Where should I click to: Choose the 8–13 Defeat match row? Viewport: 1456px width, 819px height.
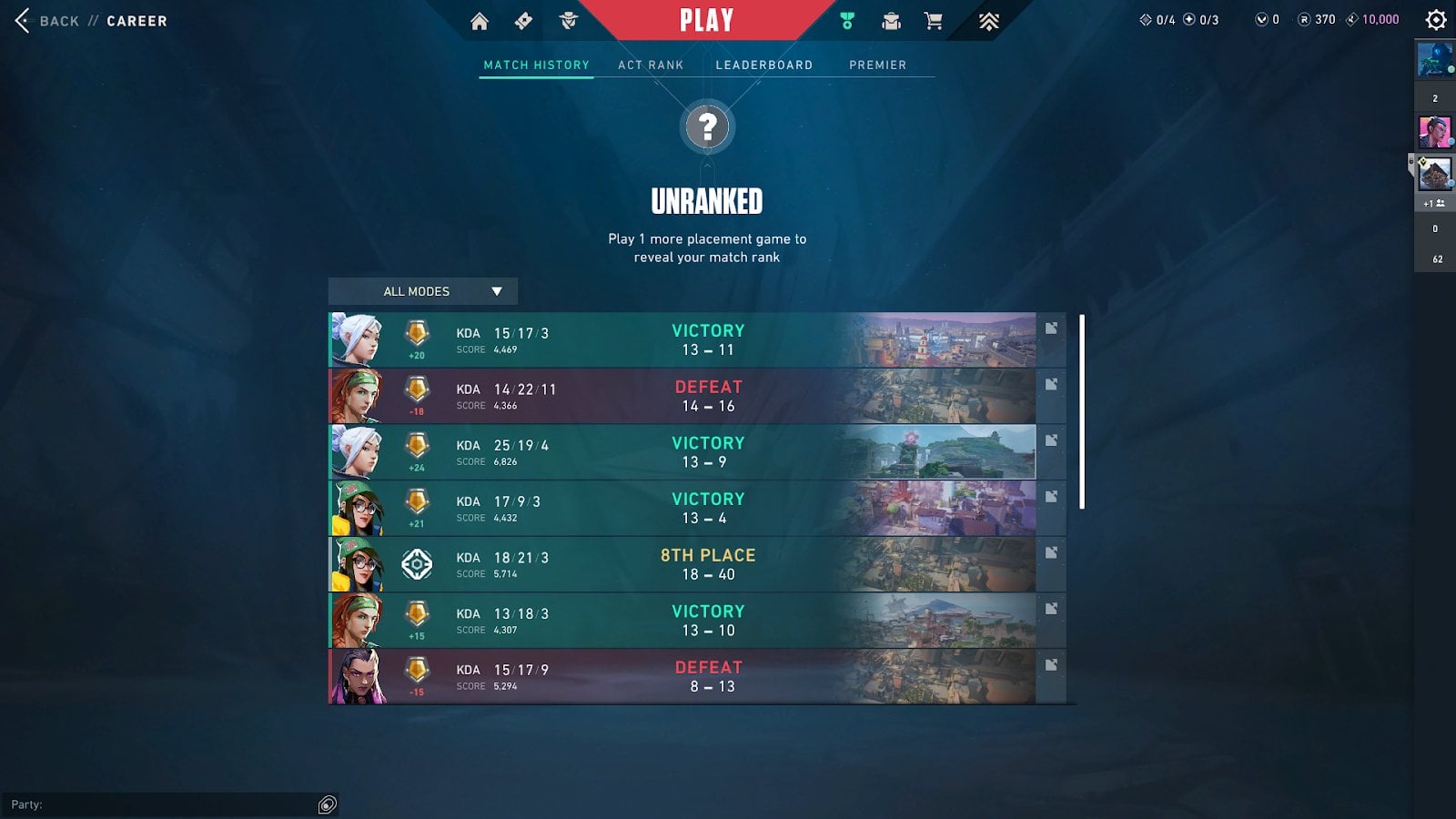682,677
